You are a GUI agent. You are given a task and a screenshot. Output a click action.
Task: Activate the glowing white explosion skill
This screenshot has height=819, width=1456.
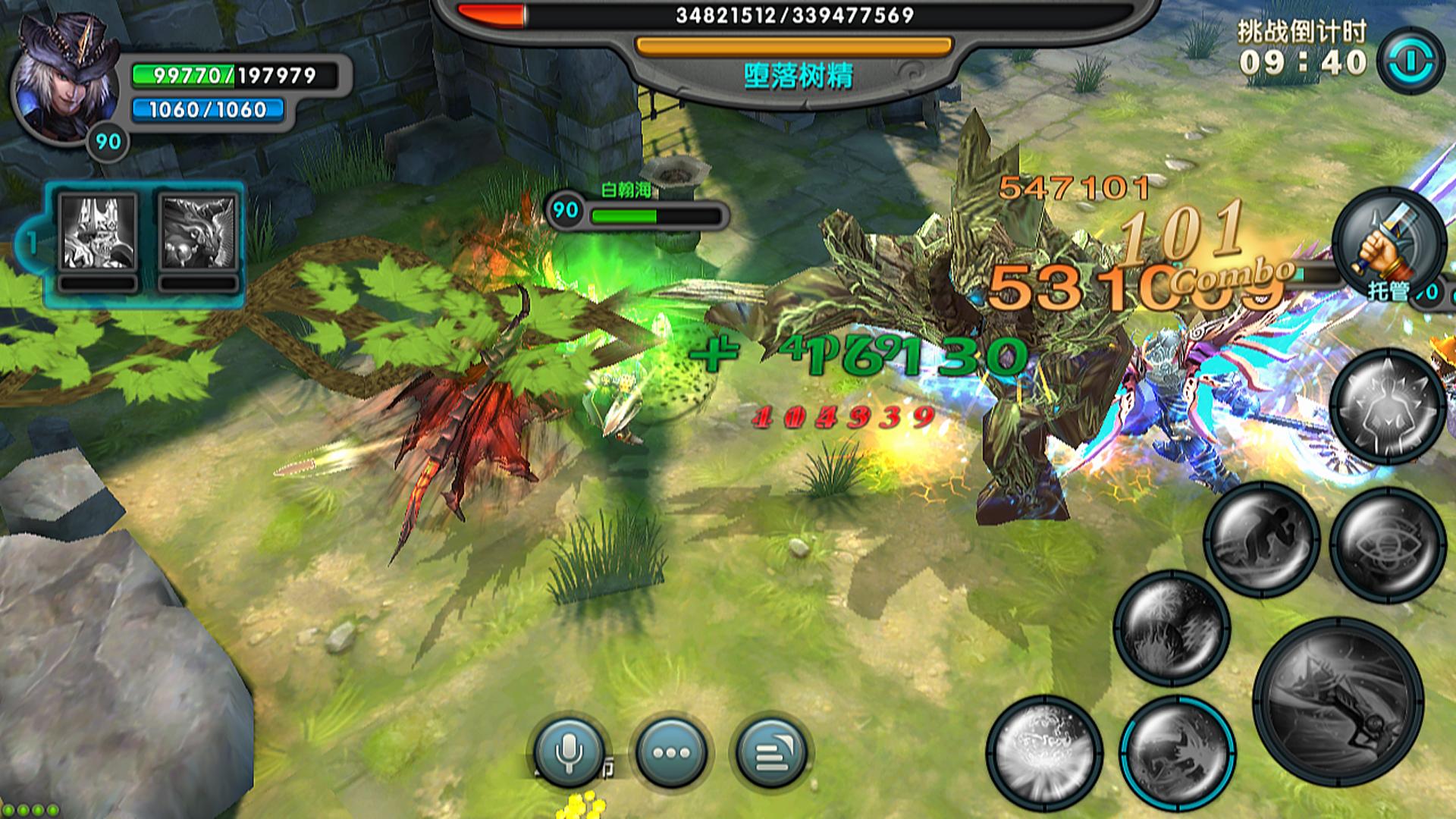pos(1045,752)
